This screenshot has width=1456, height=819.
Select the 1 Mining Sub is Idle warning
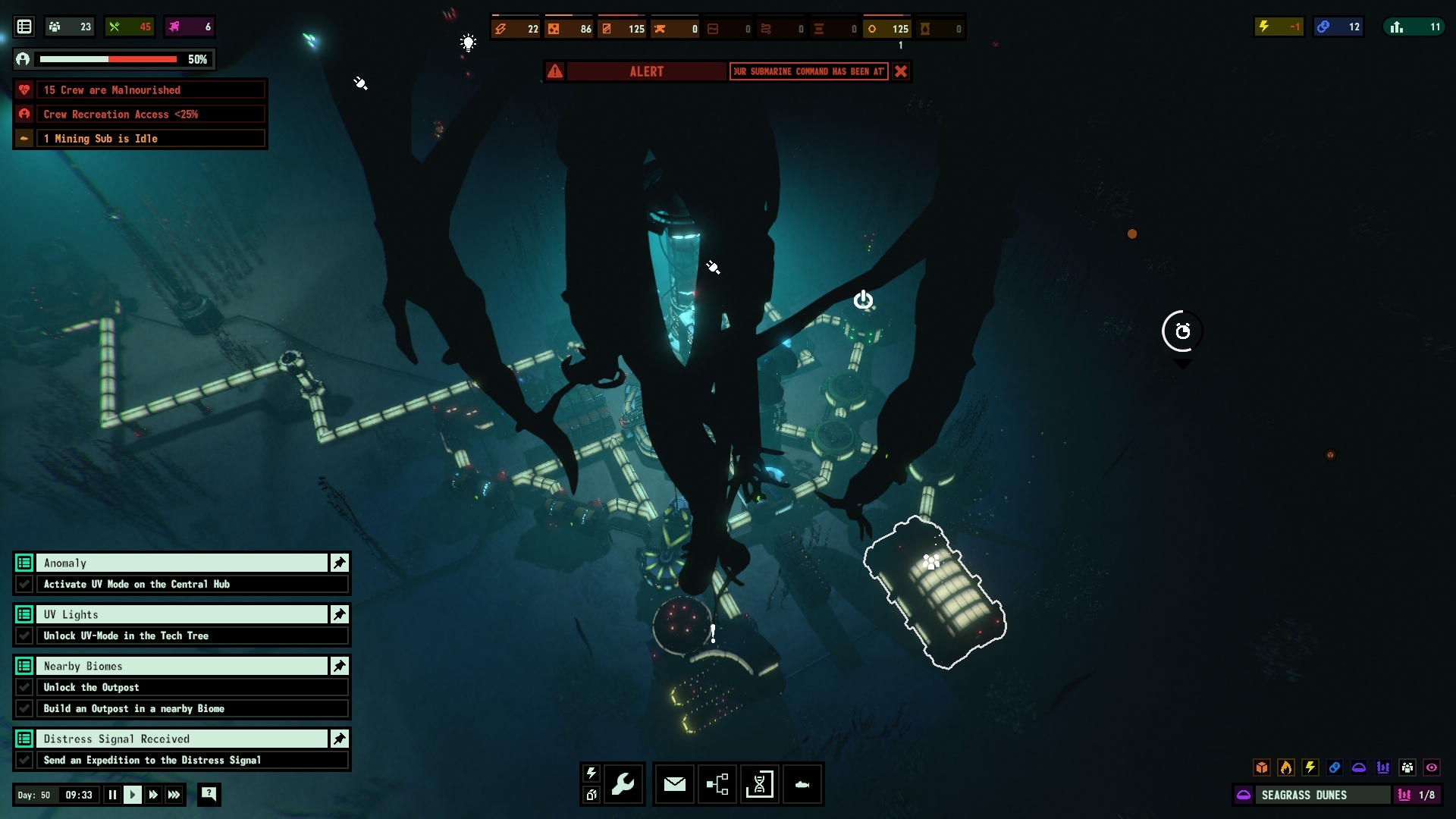pos(140,139)
